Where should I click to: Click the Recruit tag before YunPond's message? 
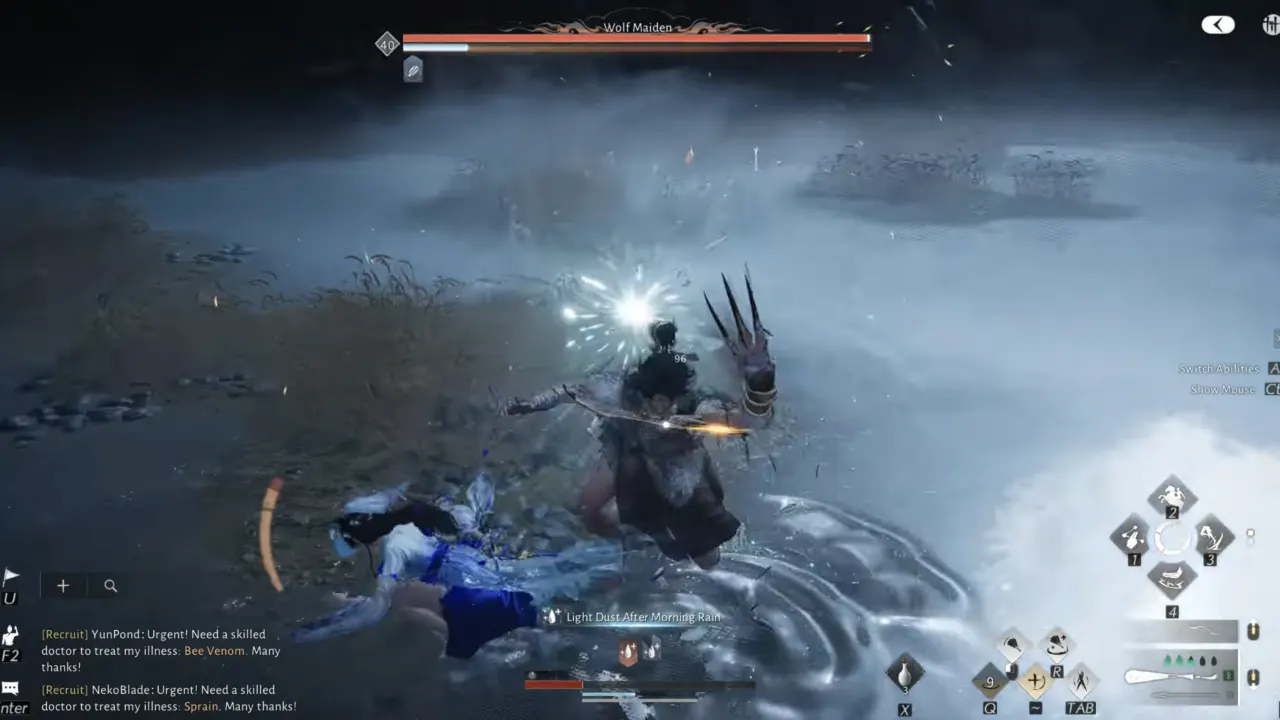coord(62,634)
